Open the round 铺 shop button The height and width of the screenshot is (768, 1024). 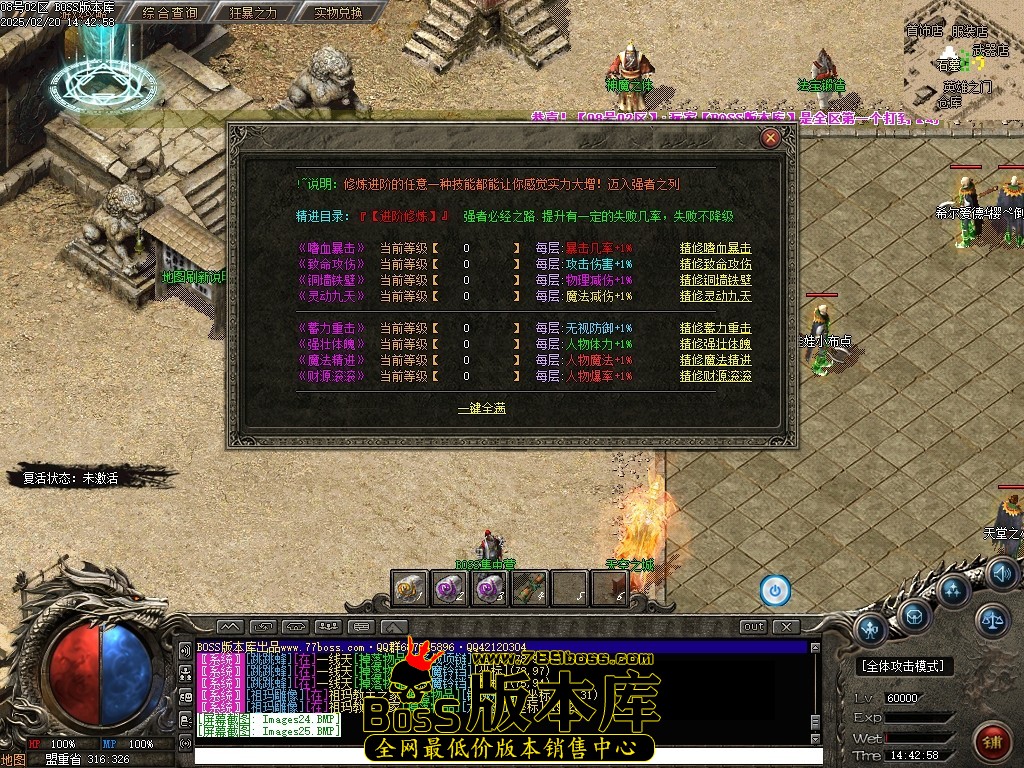[x=994, y=742]
